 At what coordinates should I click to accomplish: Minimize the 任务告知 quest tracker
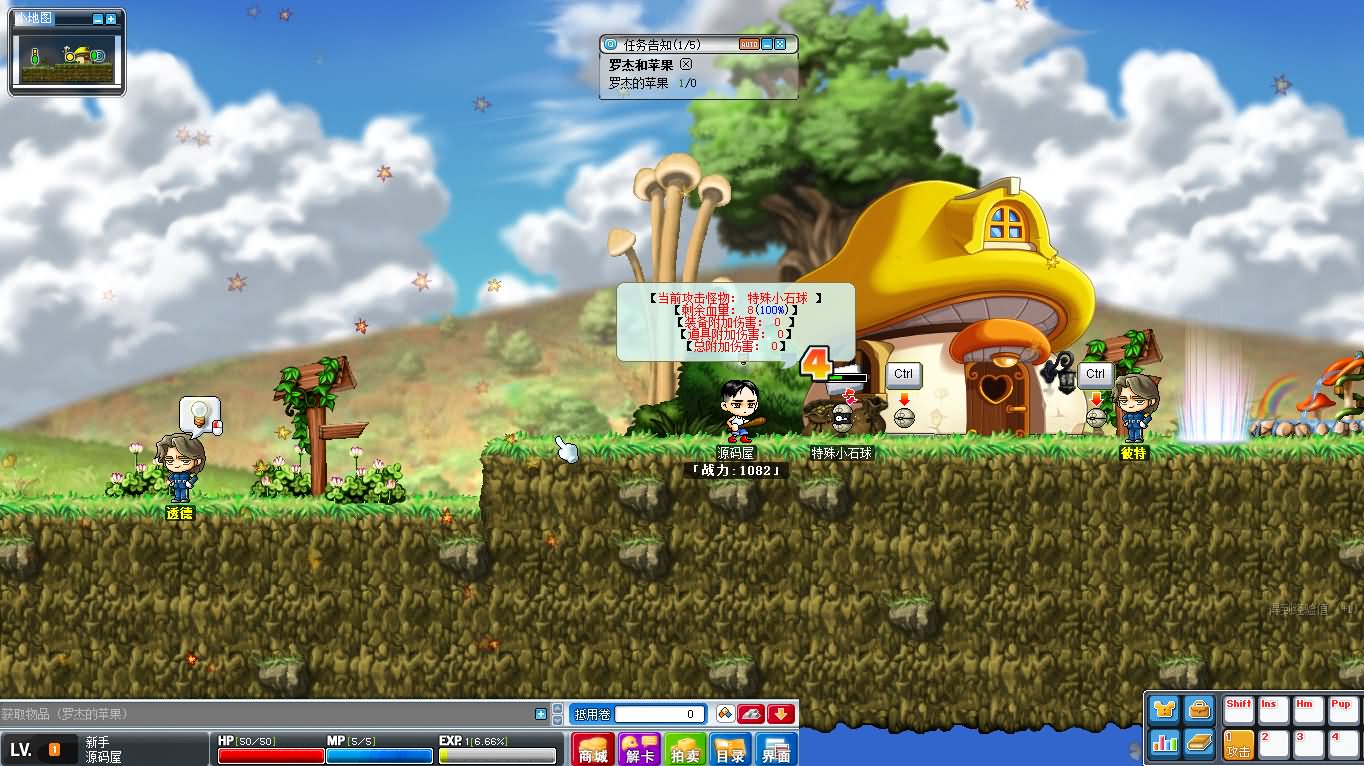coord(768,44)
